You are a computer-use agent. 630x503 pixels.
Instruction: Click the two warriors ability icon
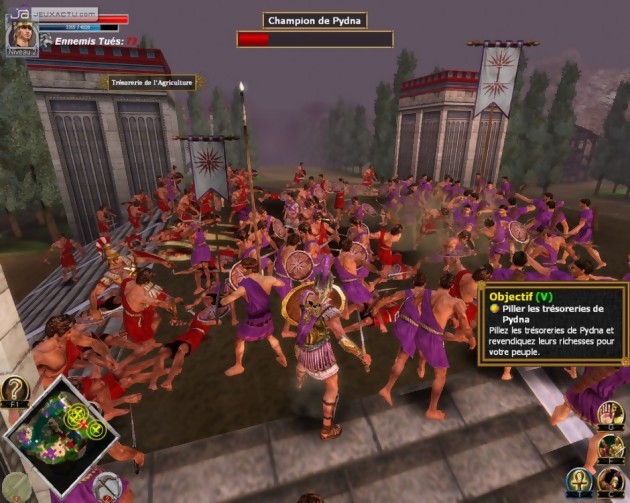(x=612, y=447)
